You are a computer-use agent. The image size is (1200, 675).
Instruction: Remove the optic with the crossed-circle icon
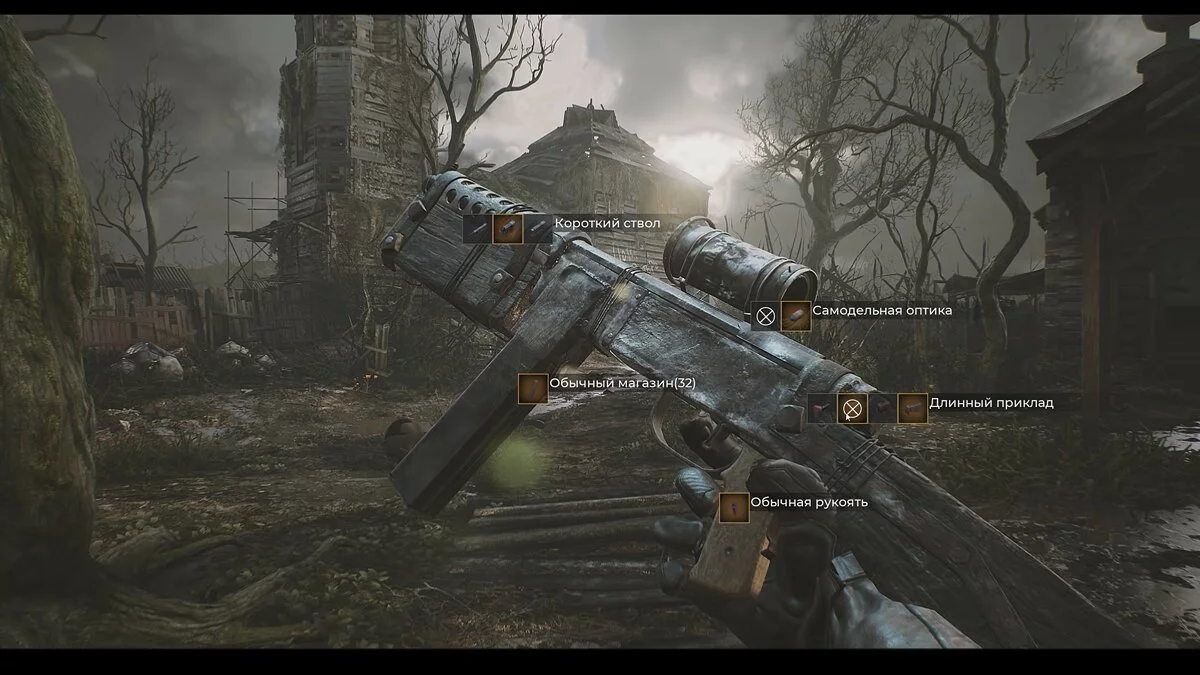(x=766, y=316)
